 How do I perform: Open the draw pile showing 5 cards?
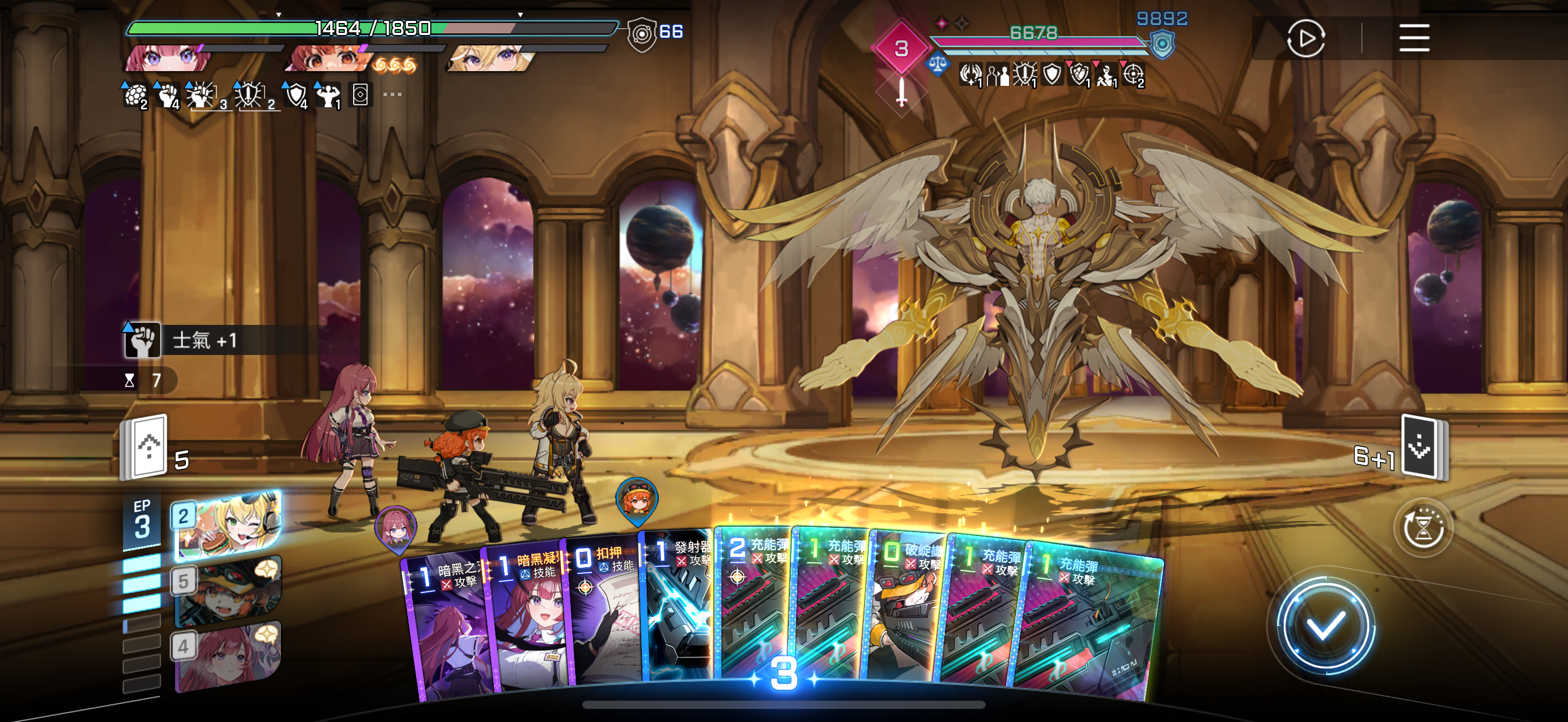pos(146,447)
